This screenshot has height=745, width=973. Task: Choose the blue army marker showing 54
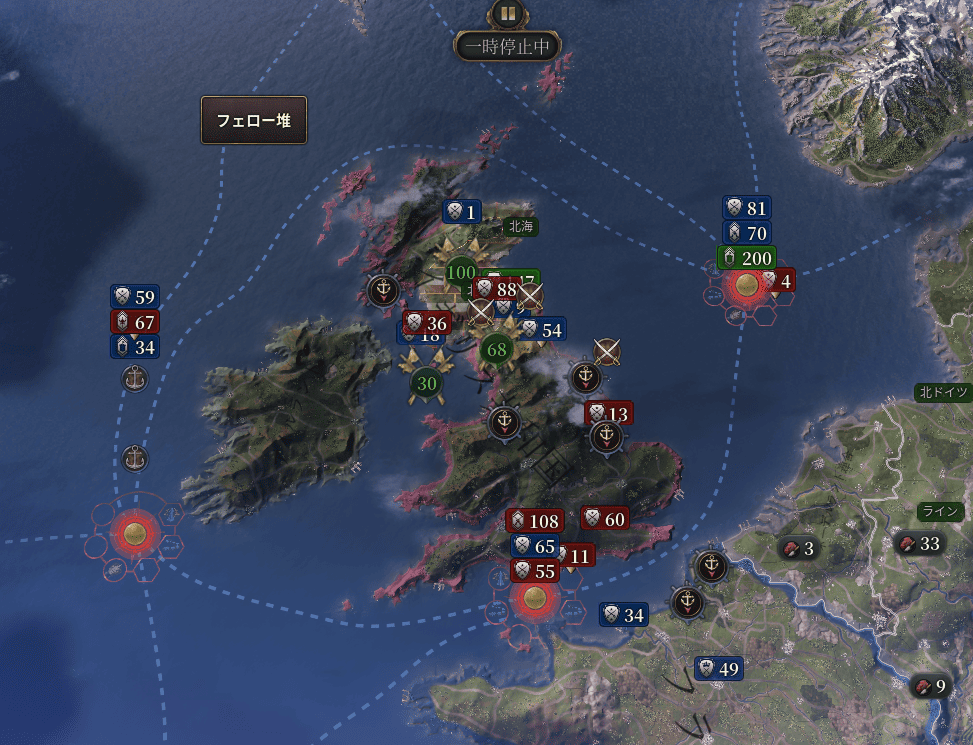tap(541, 329)
